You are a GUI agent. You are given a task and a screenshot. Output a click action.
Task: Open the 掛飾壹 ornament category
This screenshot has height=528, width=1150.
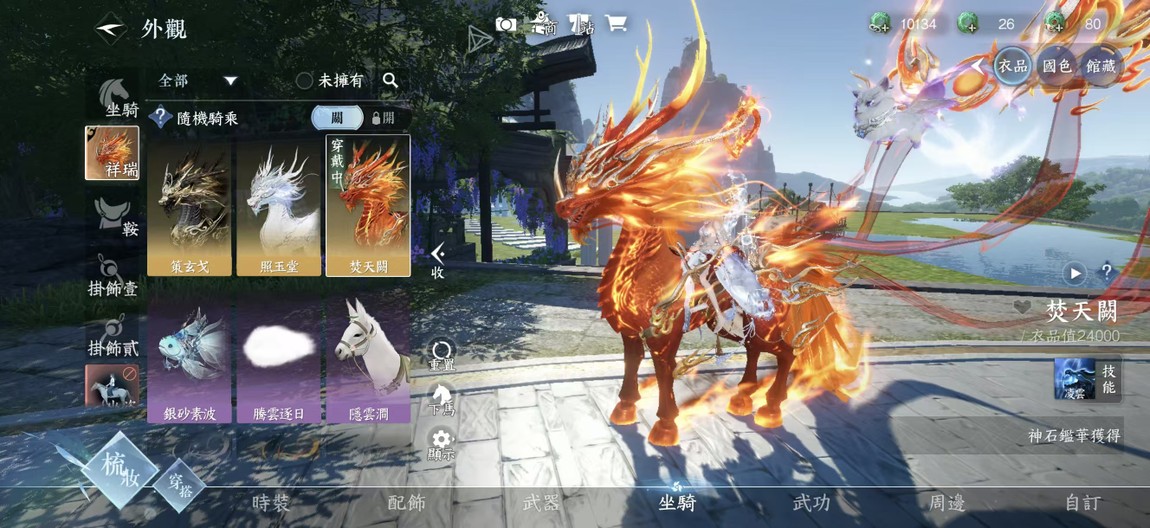(113, 277)
